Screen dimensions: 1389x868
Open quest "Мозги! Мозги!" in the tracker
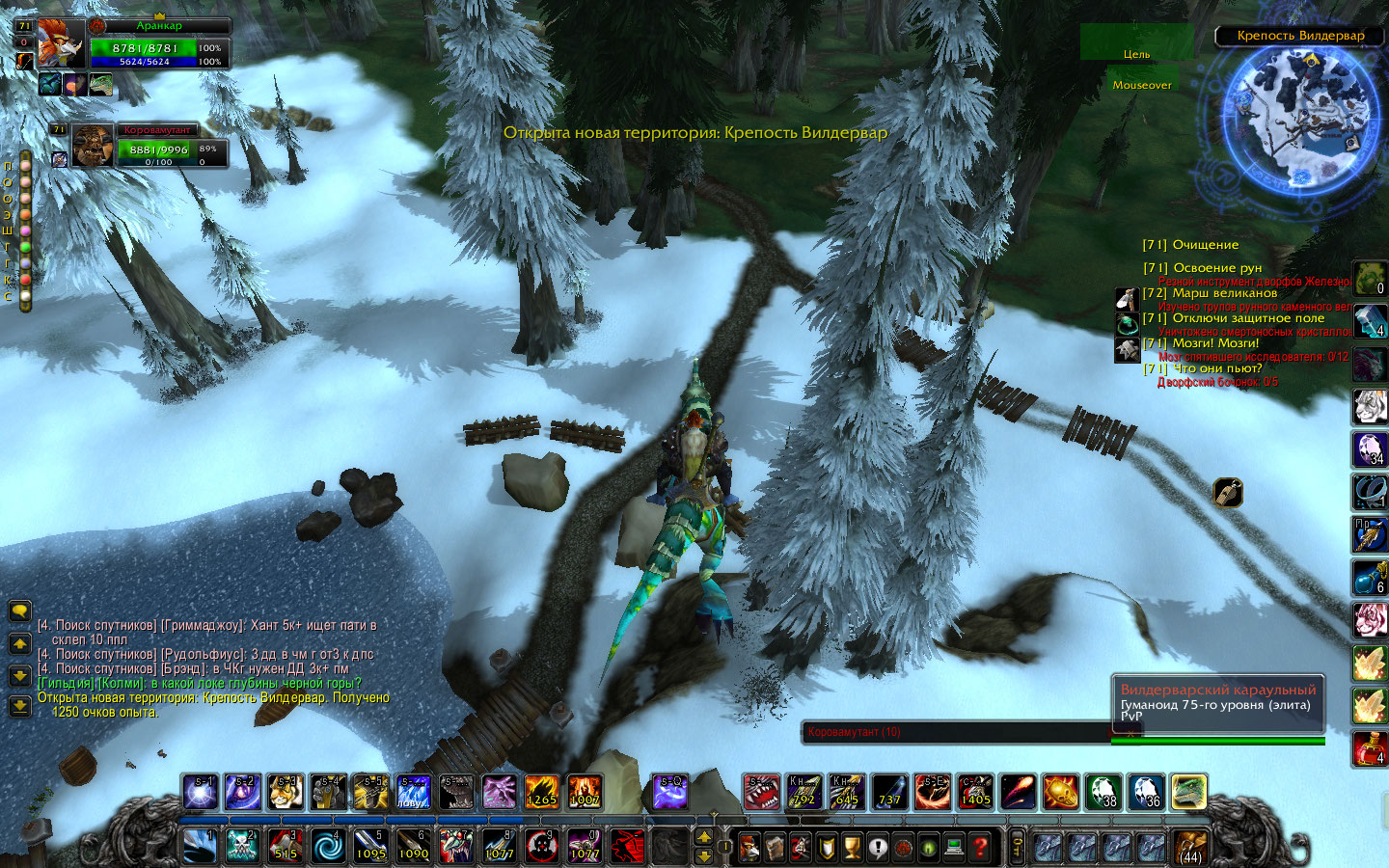[x=1215, y=343]
